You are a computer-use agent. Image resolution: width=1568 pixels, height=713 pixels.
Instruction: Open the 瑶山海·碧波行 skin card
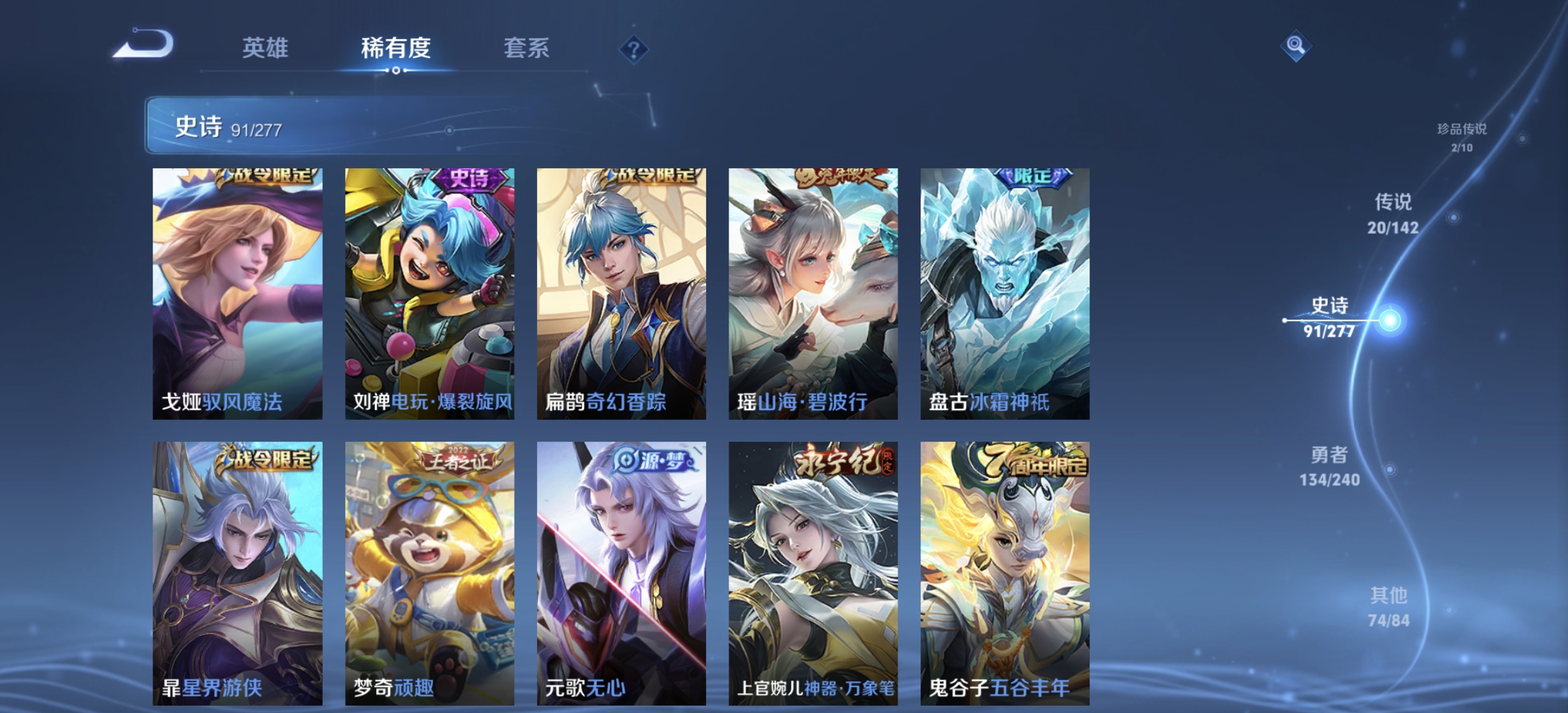[812, 293]
